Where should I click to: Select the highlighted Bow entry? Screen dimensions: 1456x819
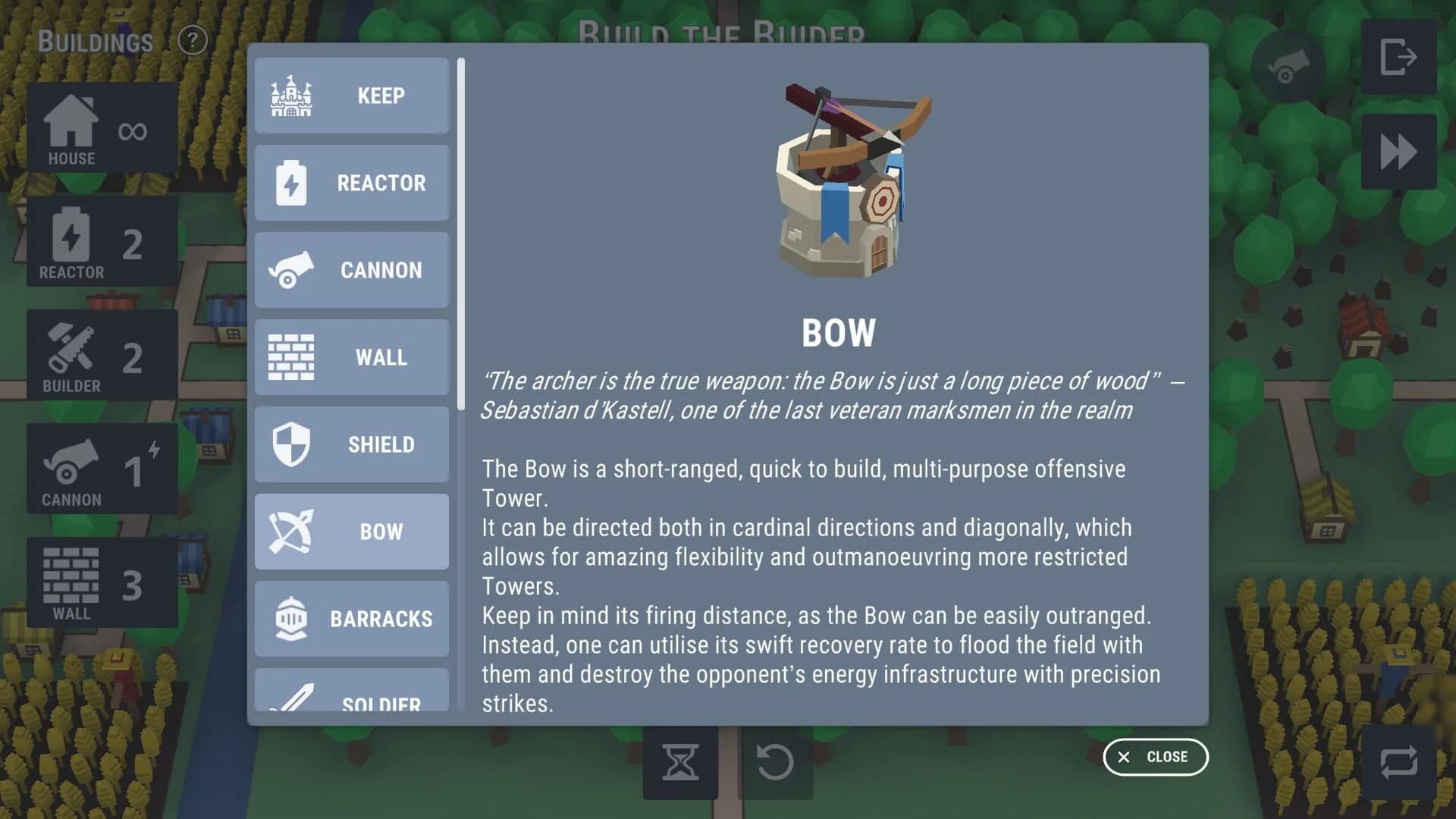(351, 532)
